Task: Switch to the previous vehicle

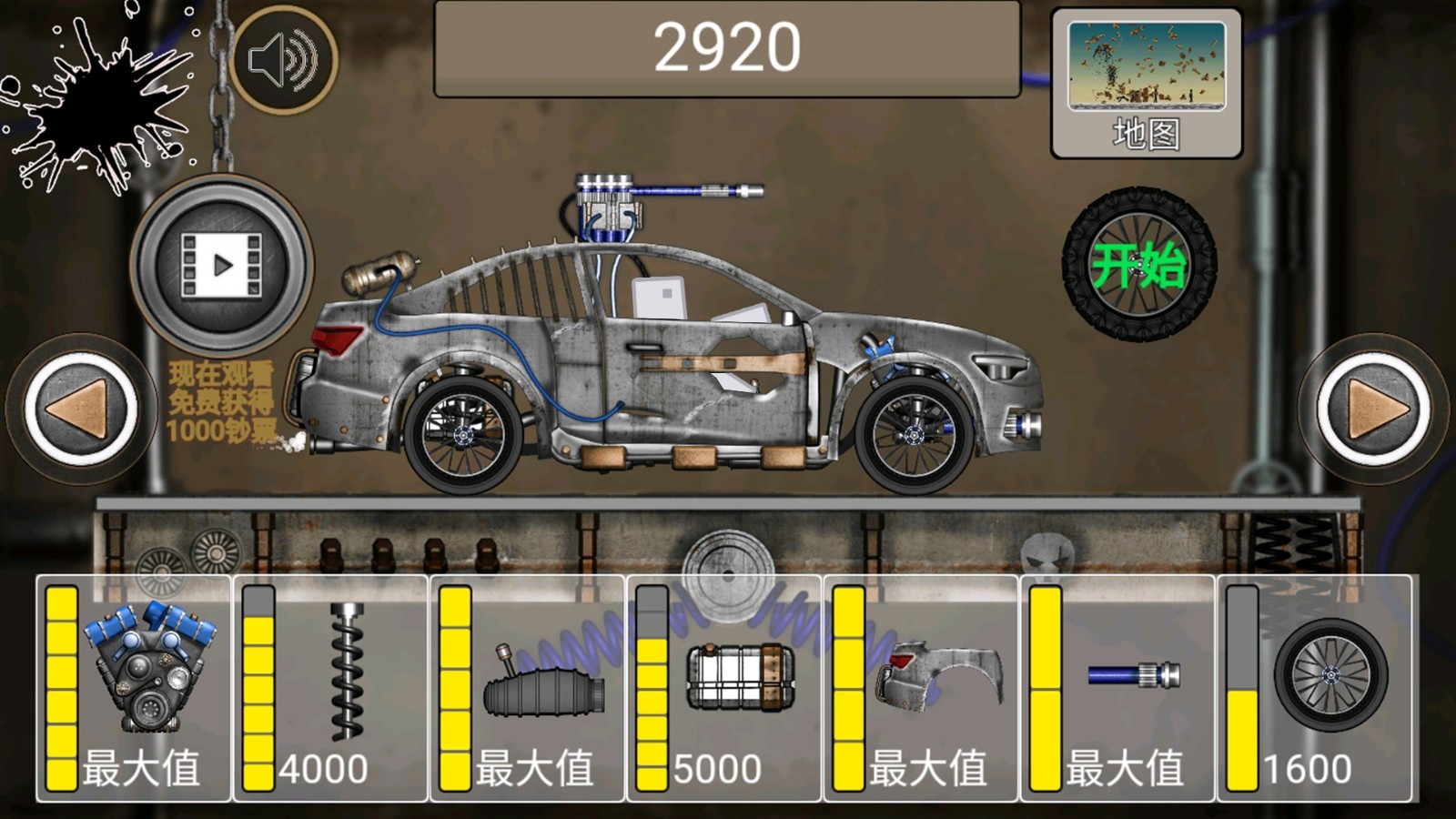Action: [x=81, y=409]
